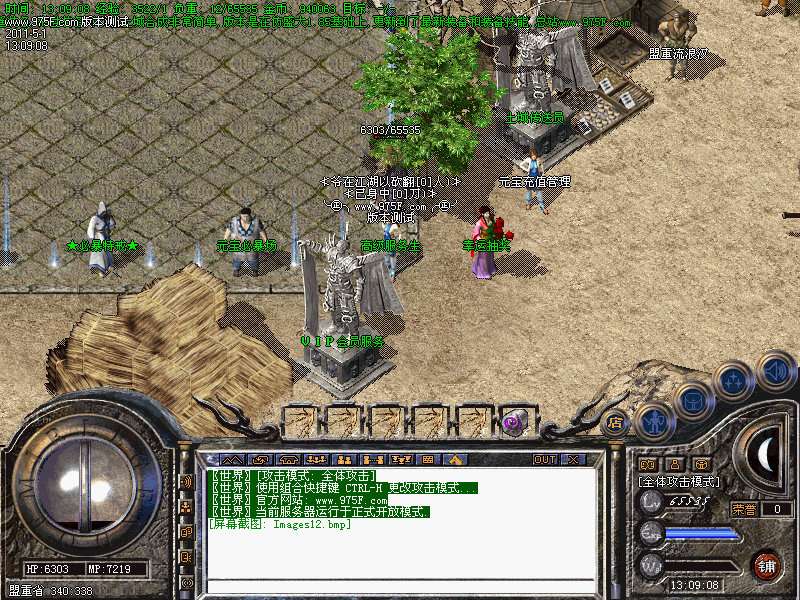
Task: Open the red 铺 stall button
Action: [767, 564]
